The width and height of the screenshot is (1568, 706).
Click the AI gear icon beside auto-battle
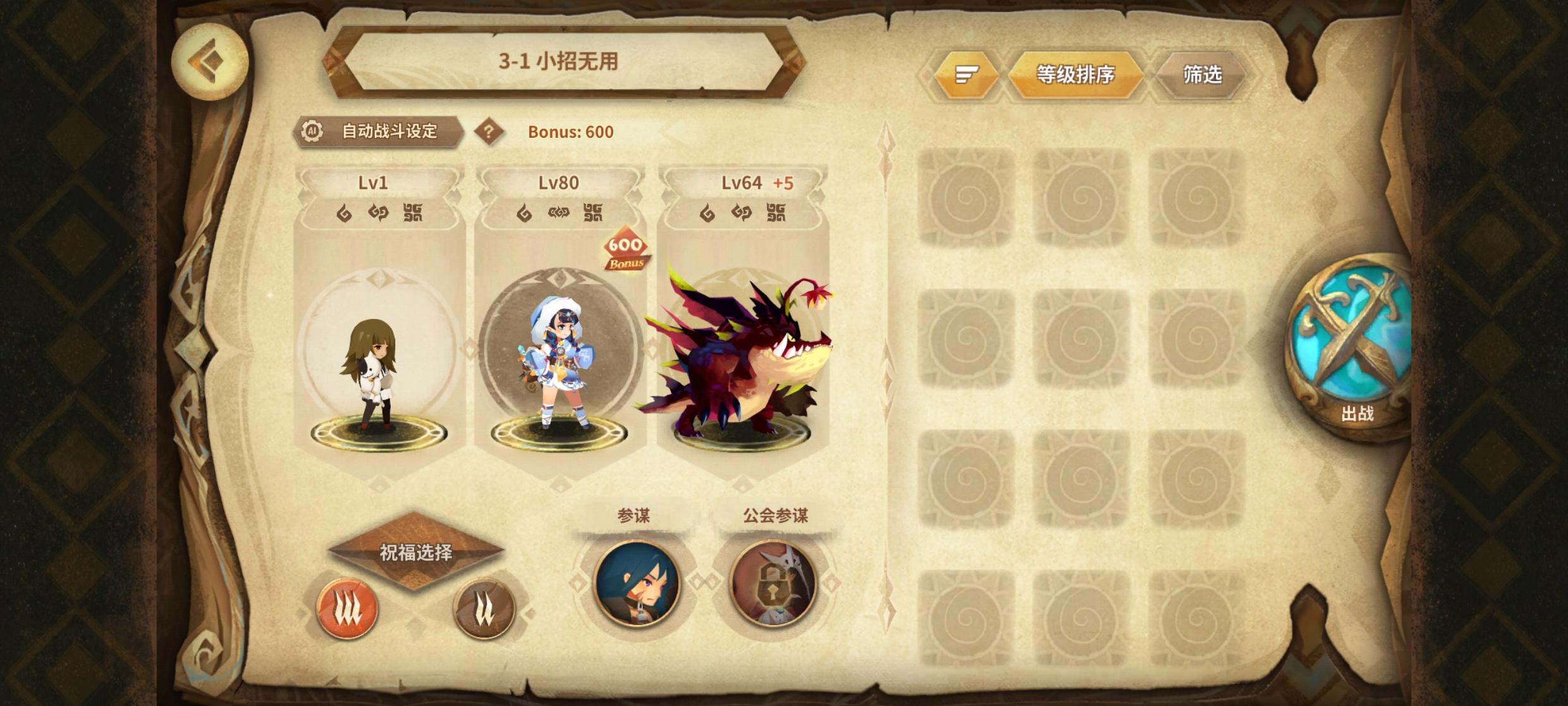[311, 131]
